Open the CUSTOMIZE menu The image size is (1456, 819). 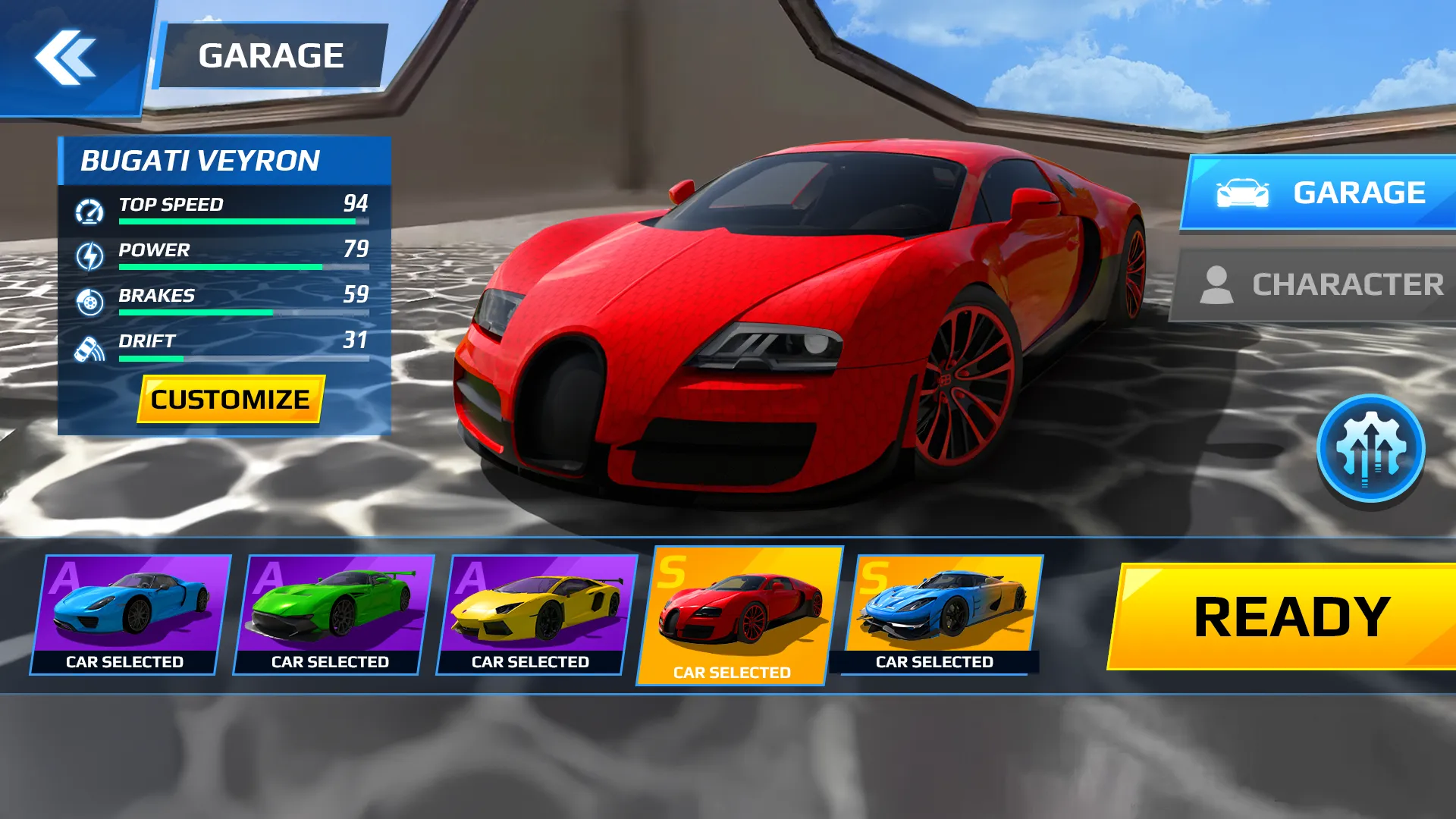(229, 399)
